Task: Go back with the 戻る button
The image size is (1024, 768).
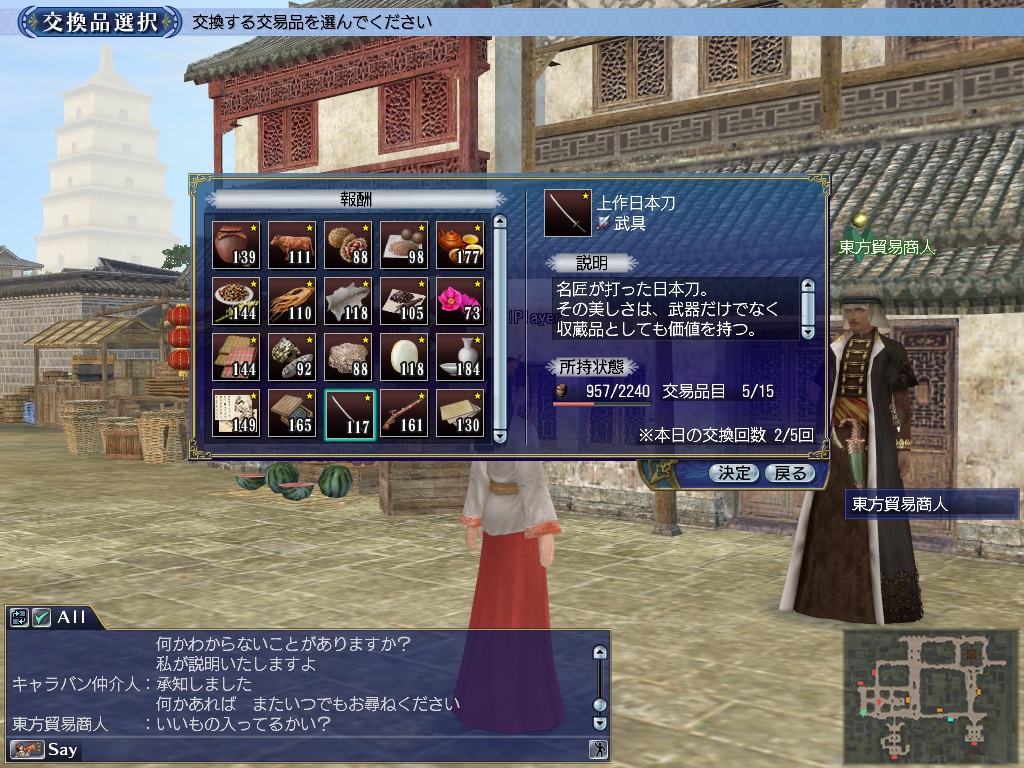Action: tap(789, 473)
